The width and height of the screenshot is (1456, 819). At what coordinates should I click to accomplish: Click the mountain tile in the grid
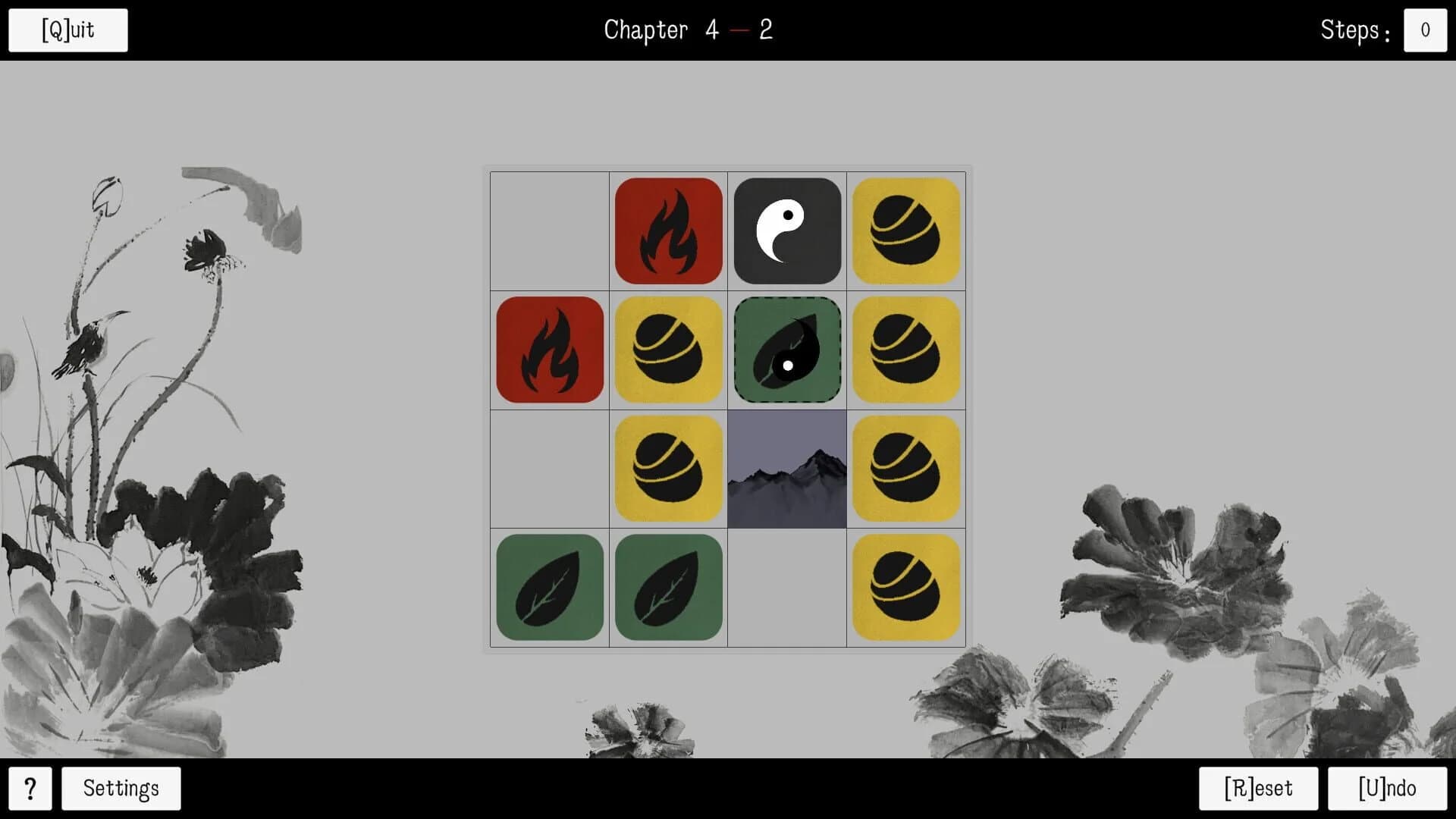click(787, 469)
